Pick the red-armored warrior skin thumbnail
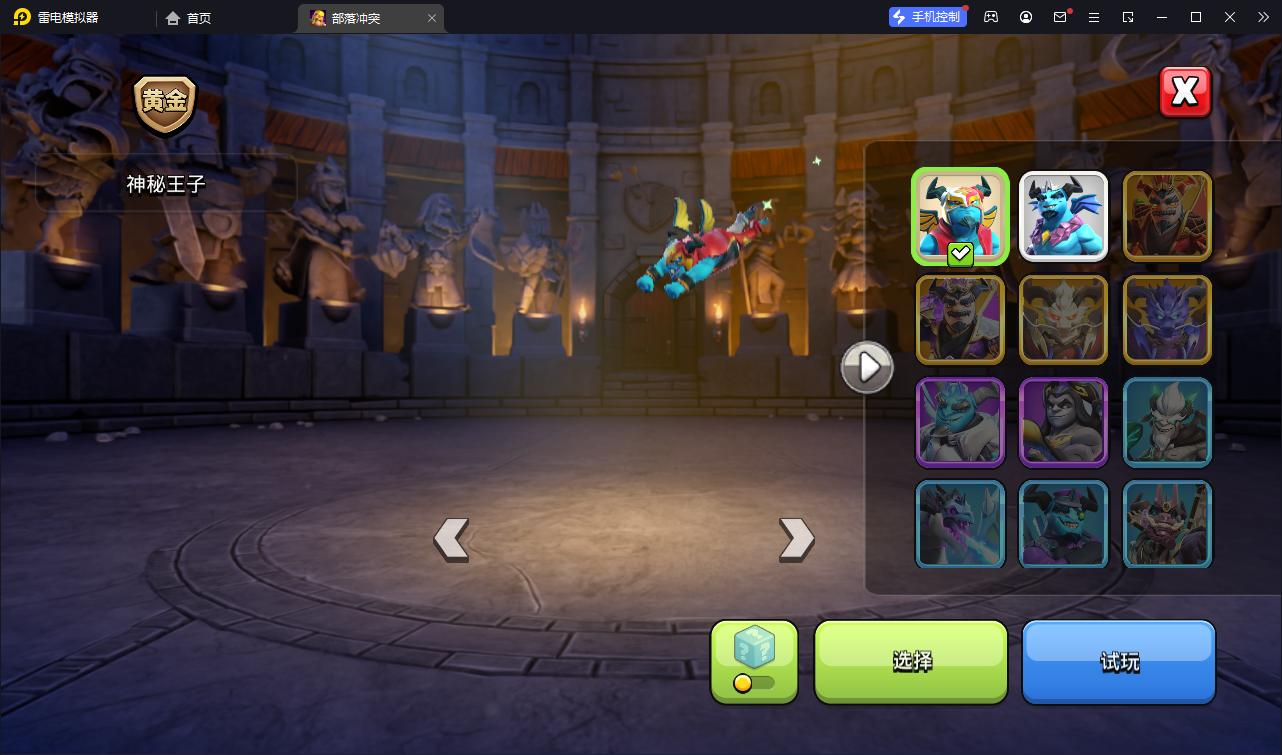Viewport: 1282px width, 755px height. tap(1167, 215)
